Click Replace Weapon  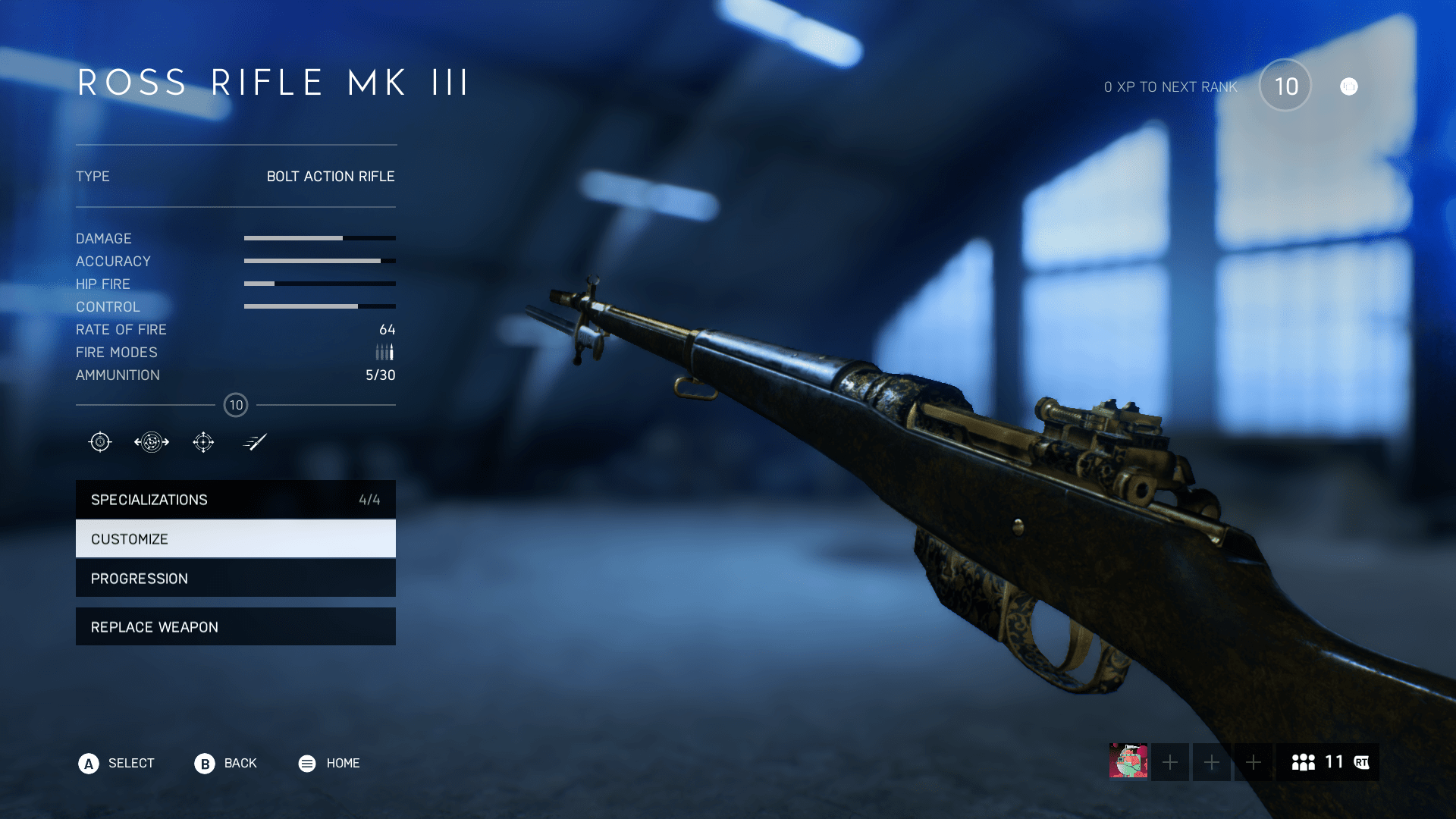(x=235, y=626)
